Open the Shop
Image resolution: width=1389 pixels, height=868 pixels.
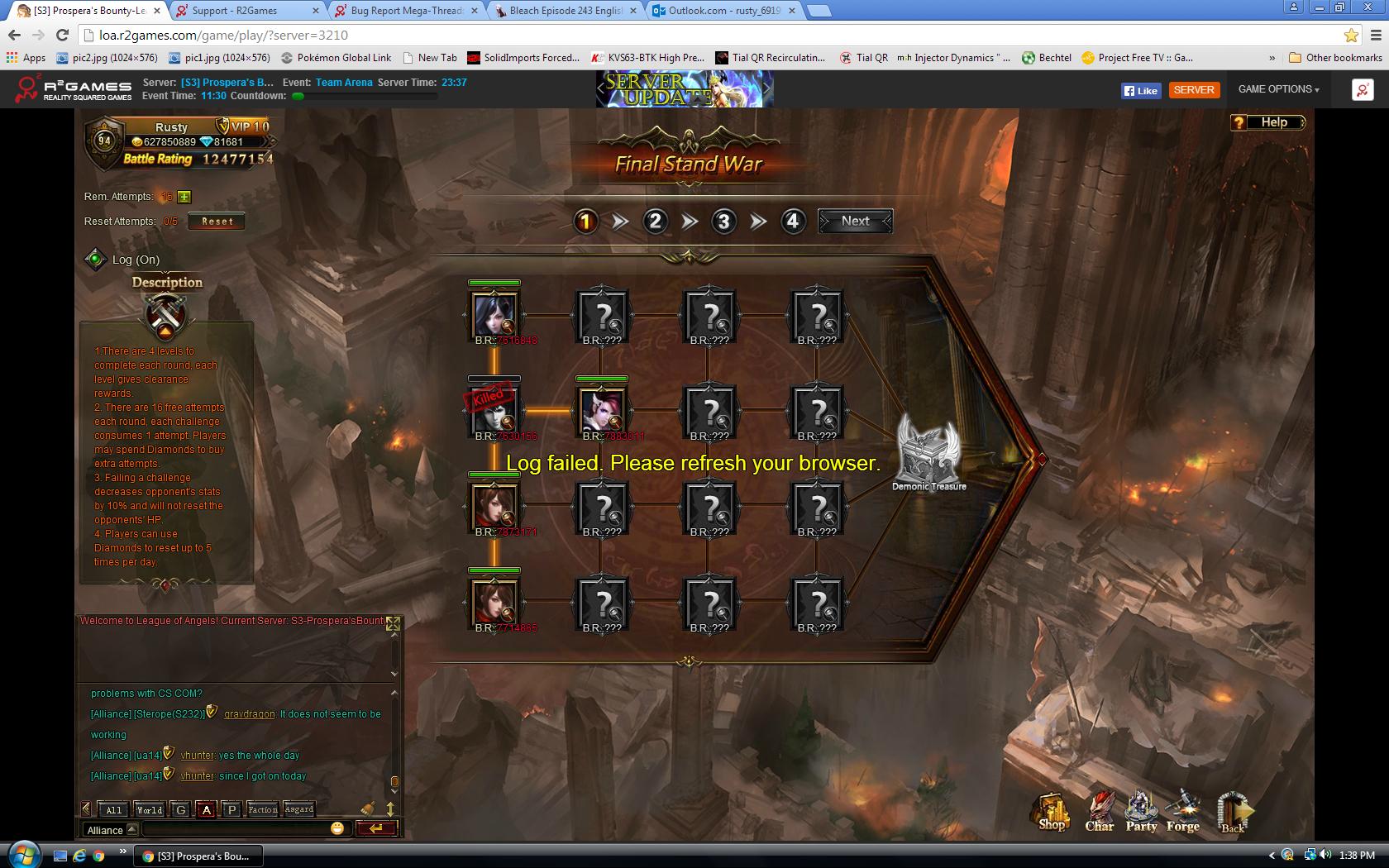click(x=1052, y=812)
